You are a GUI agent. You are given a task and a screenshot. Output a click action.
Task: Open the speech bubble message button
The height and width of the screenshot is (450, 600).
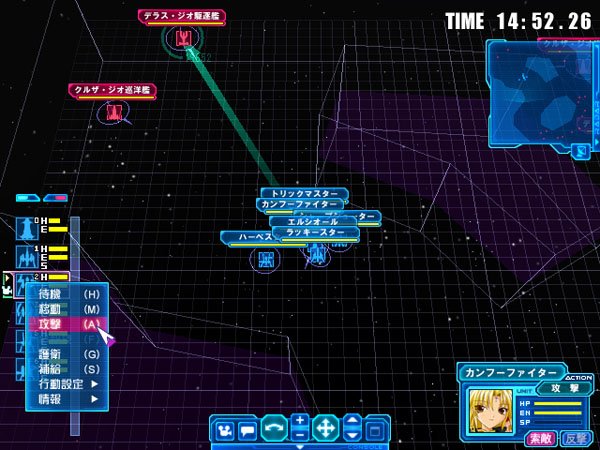tap(247, 430)
